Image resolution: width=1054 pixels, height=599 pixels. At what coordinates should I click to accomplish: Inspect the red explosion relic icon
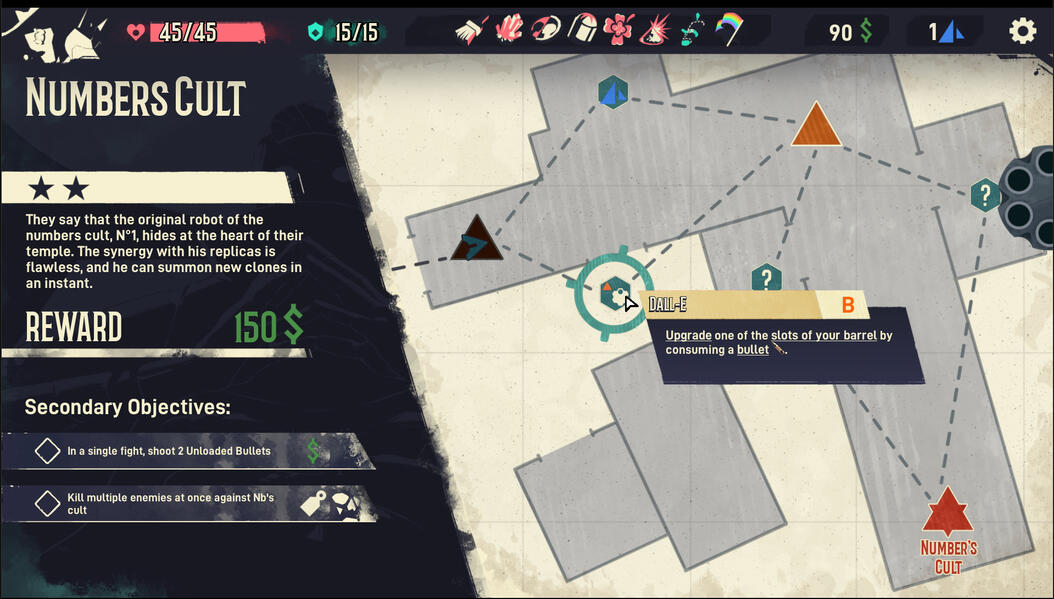[655, 30]
